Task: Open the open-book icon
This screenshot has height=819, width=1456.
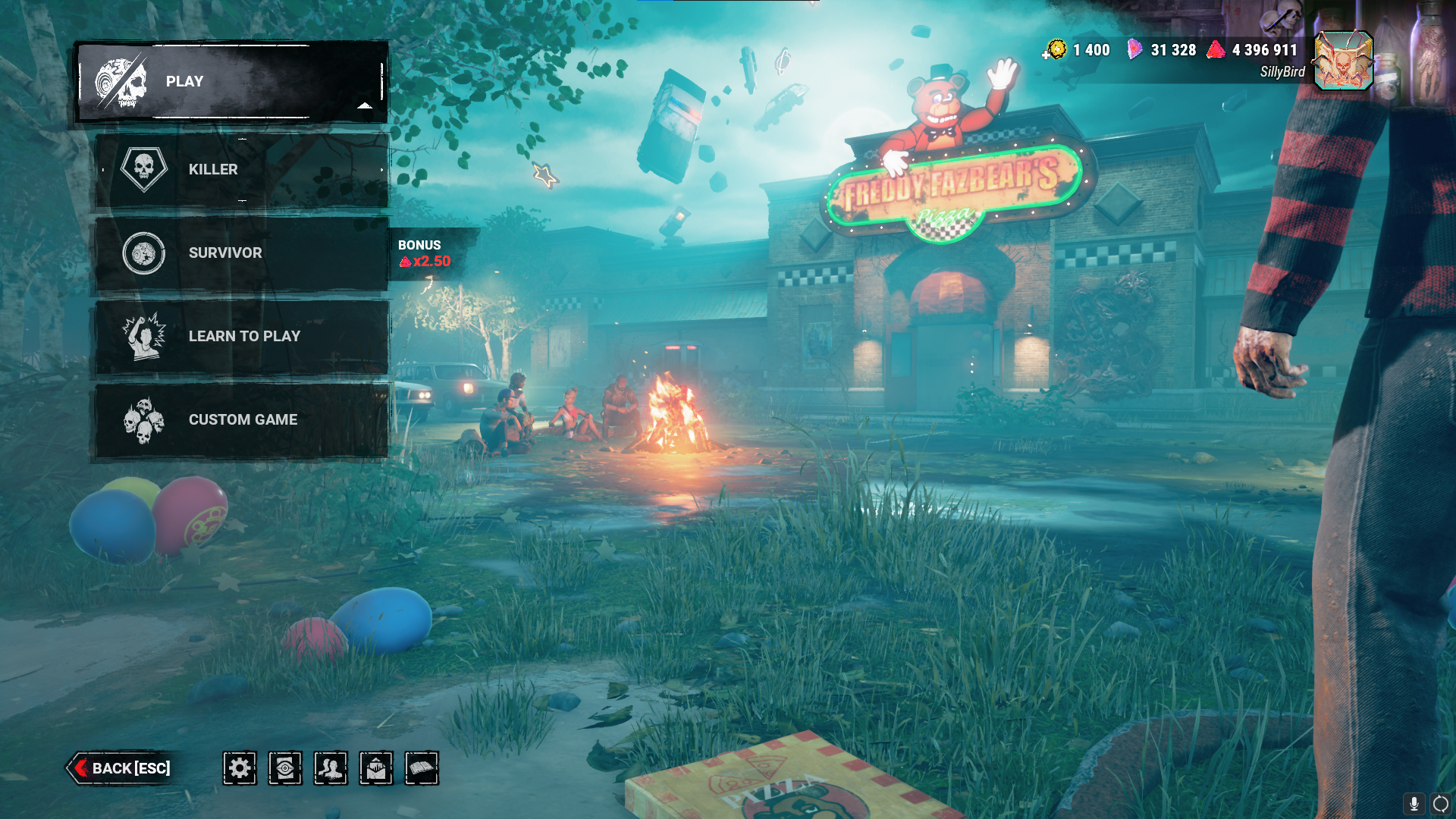Action: (422, 768)
